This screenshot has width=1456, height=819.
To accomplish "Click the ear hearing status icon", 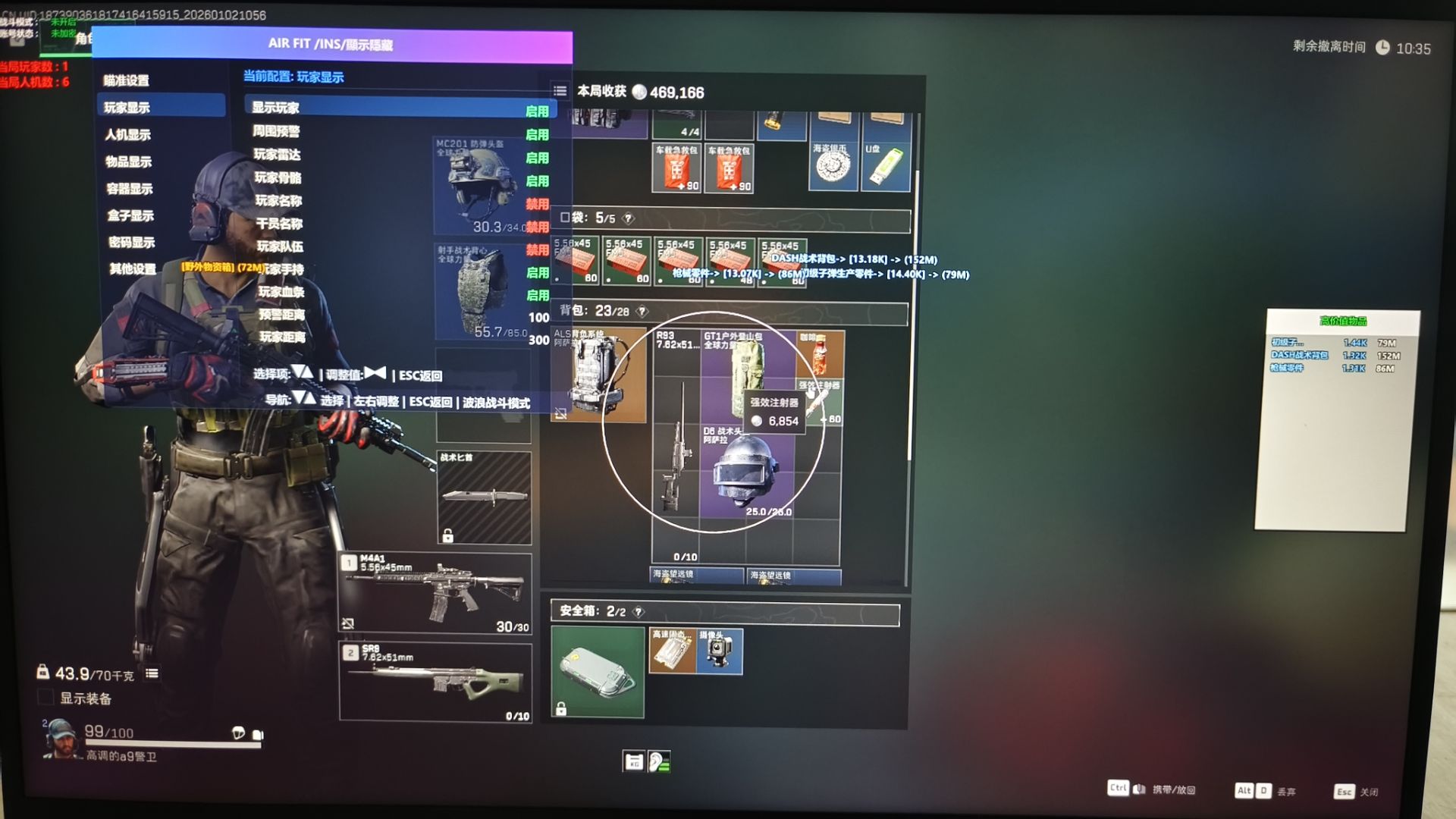I will [658, 761].
